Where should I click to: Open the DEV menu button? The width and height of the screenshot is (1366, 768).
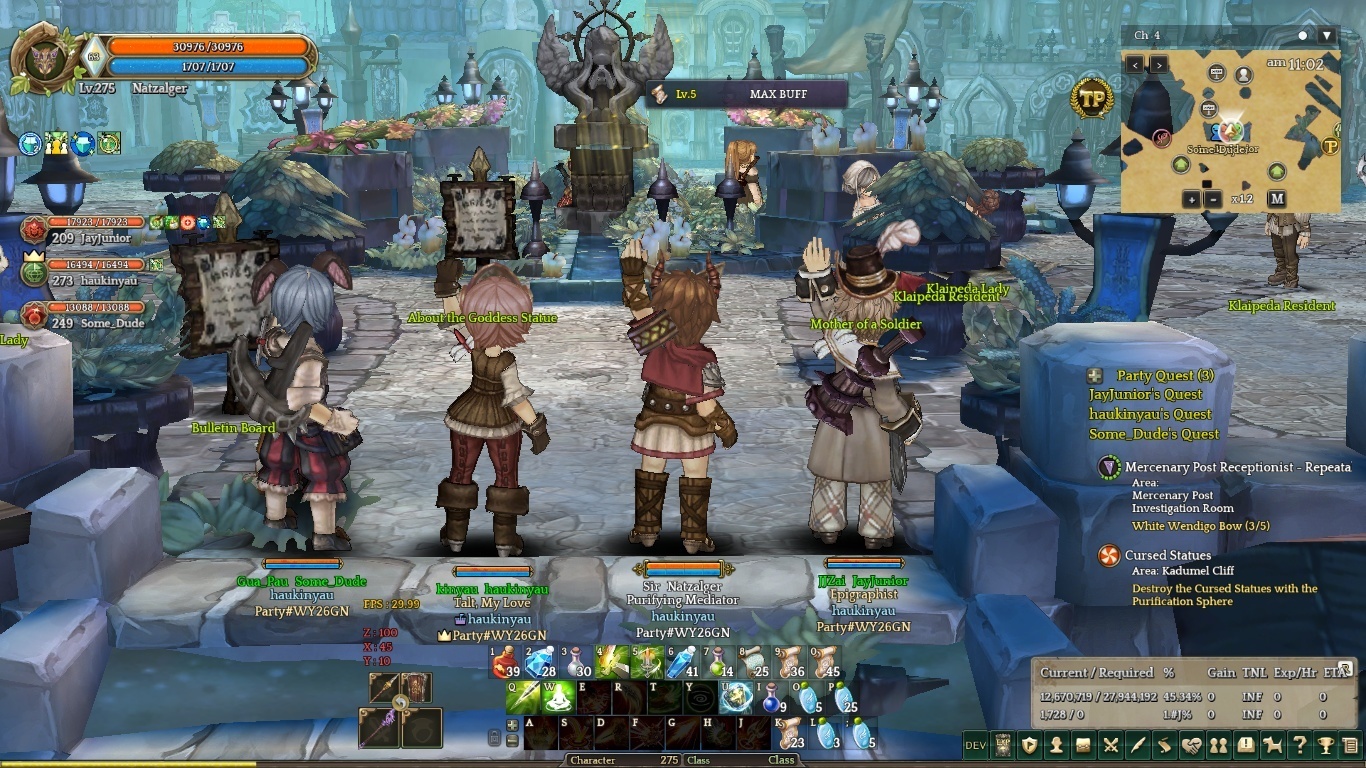(x=975, y=744)
